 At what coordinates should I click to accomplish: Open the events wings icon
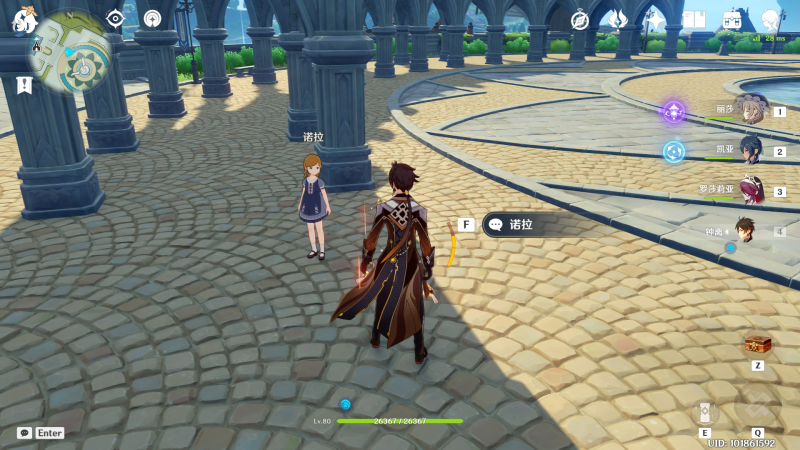tap(618, 19)
